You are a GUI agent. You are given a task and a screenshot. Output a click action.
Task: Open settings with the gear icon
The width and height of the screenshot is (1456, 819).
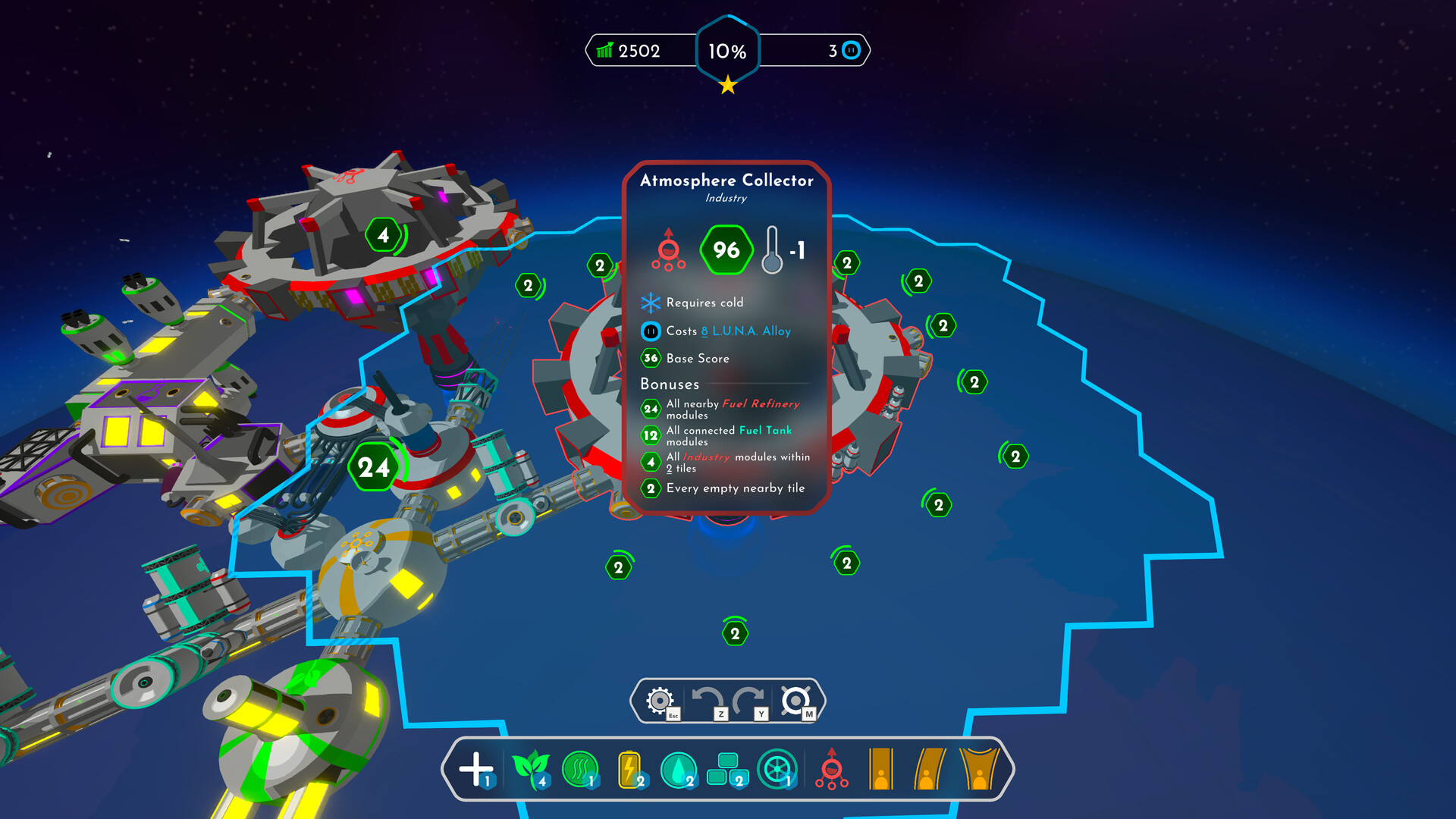click(x=660, y=700)
